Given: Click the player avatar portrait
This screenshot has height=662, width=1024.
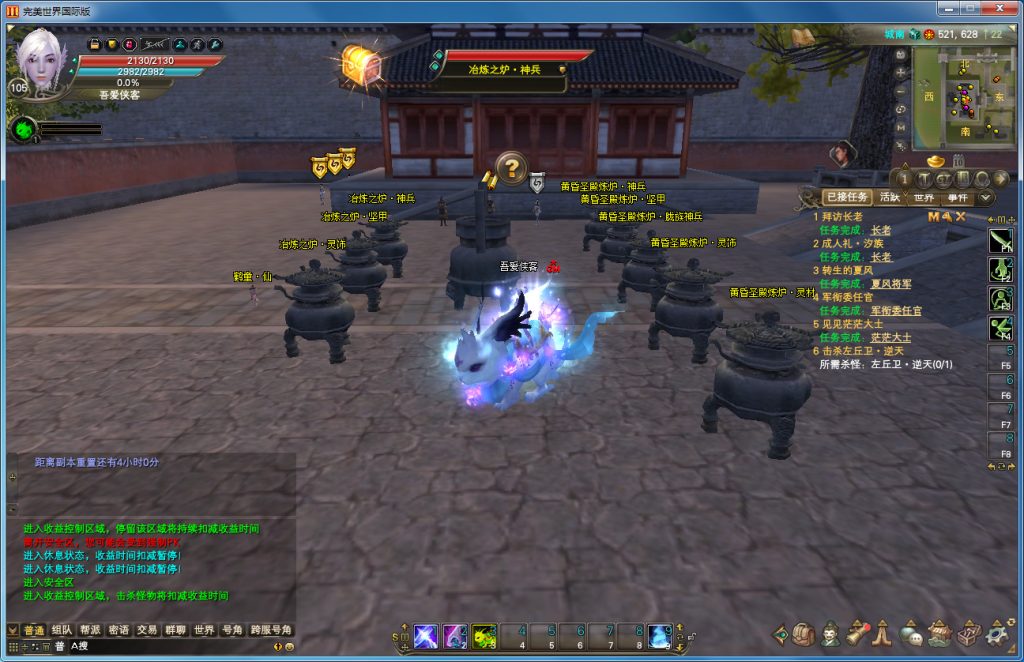Looking at the screenshot, I should (42, 58).
